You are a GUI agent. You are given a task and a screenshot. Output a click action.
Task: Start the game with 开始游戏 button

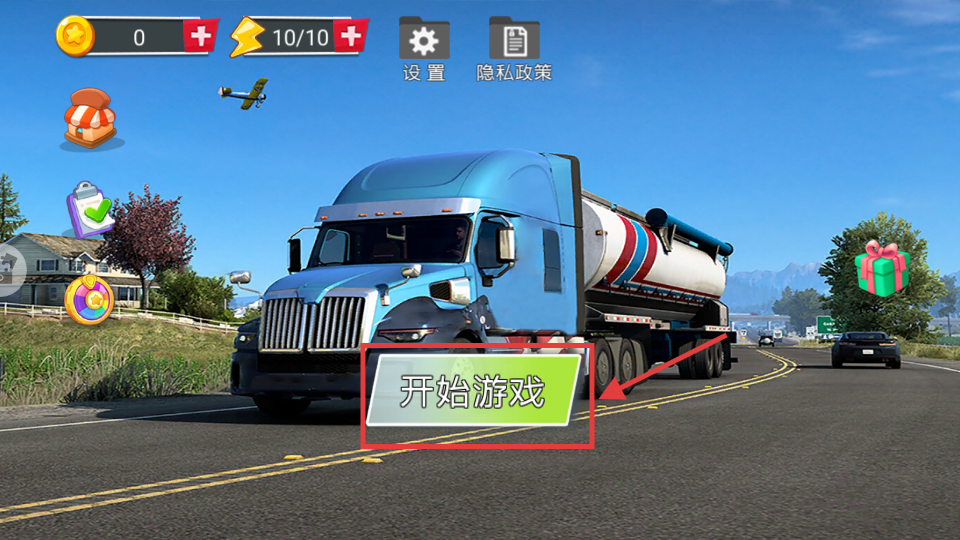[473, 392]
